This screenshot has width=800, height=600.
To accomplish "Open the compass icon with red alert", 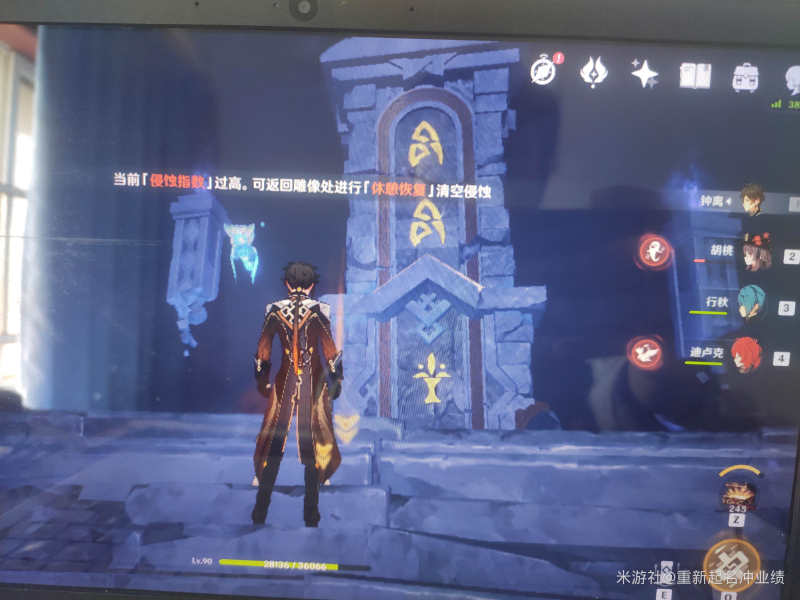I will (544, 71).
